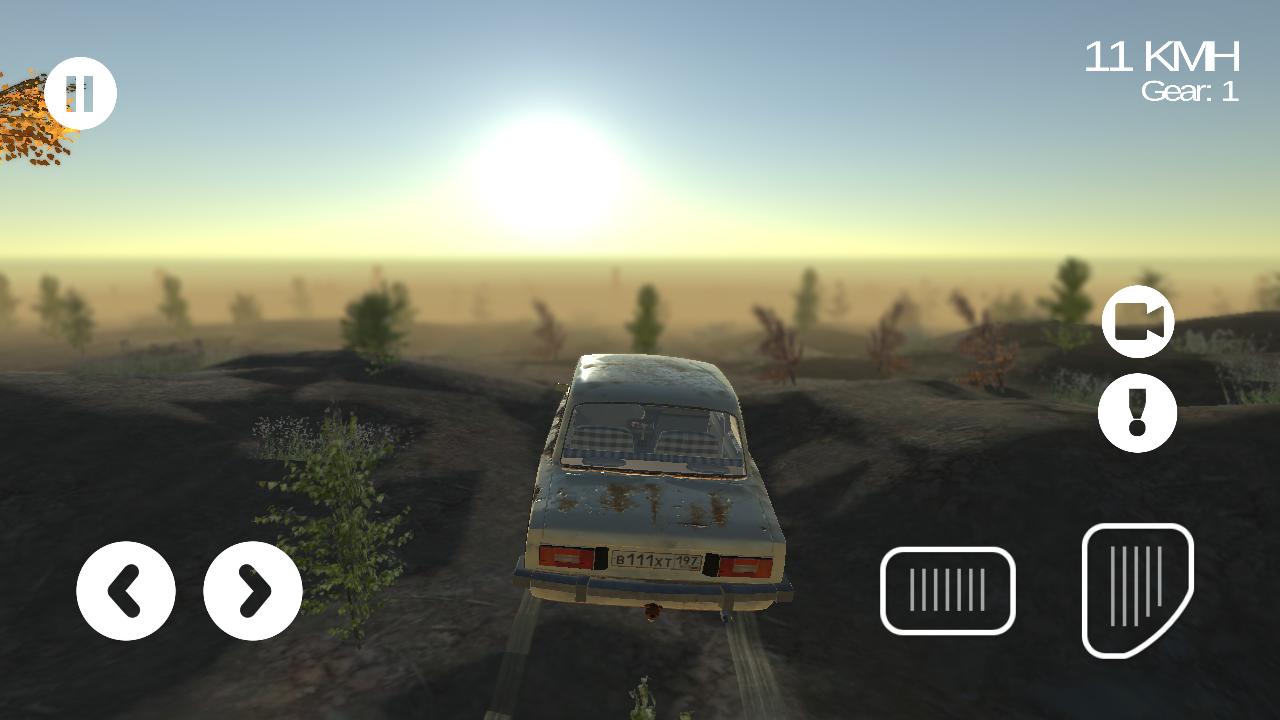This screenshot has height=720, width=1280.
Task: Tap the smaller brake control on the right
Action: [946, 589]
